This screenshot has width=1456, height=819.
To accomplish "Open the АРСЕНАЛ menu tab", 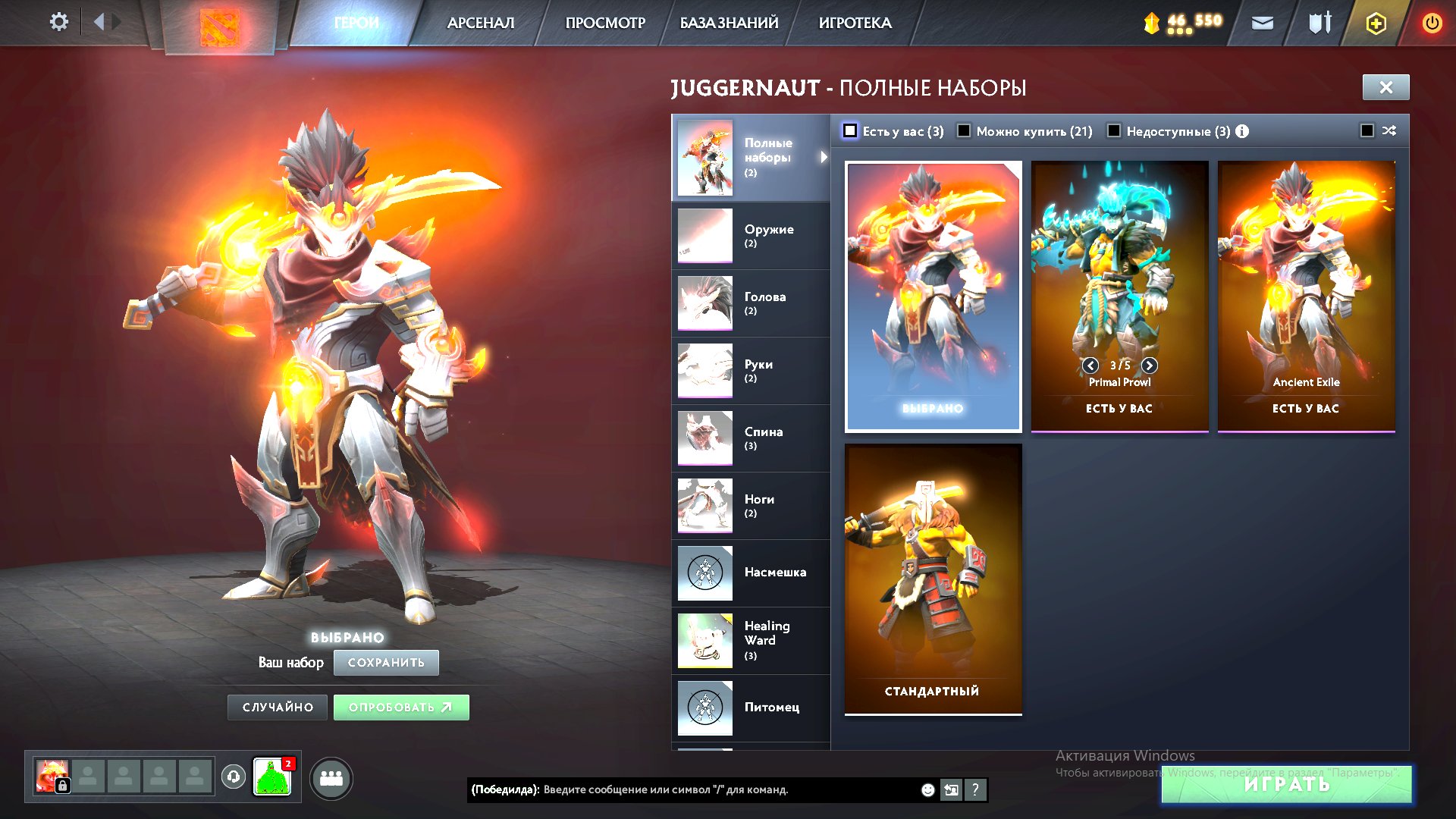I will [x=479, y=22].
